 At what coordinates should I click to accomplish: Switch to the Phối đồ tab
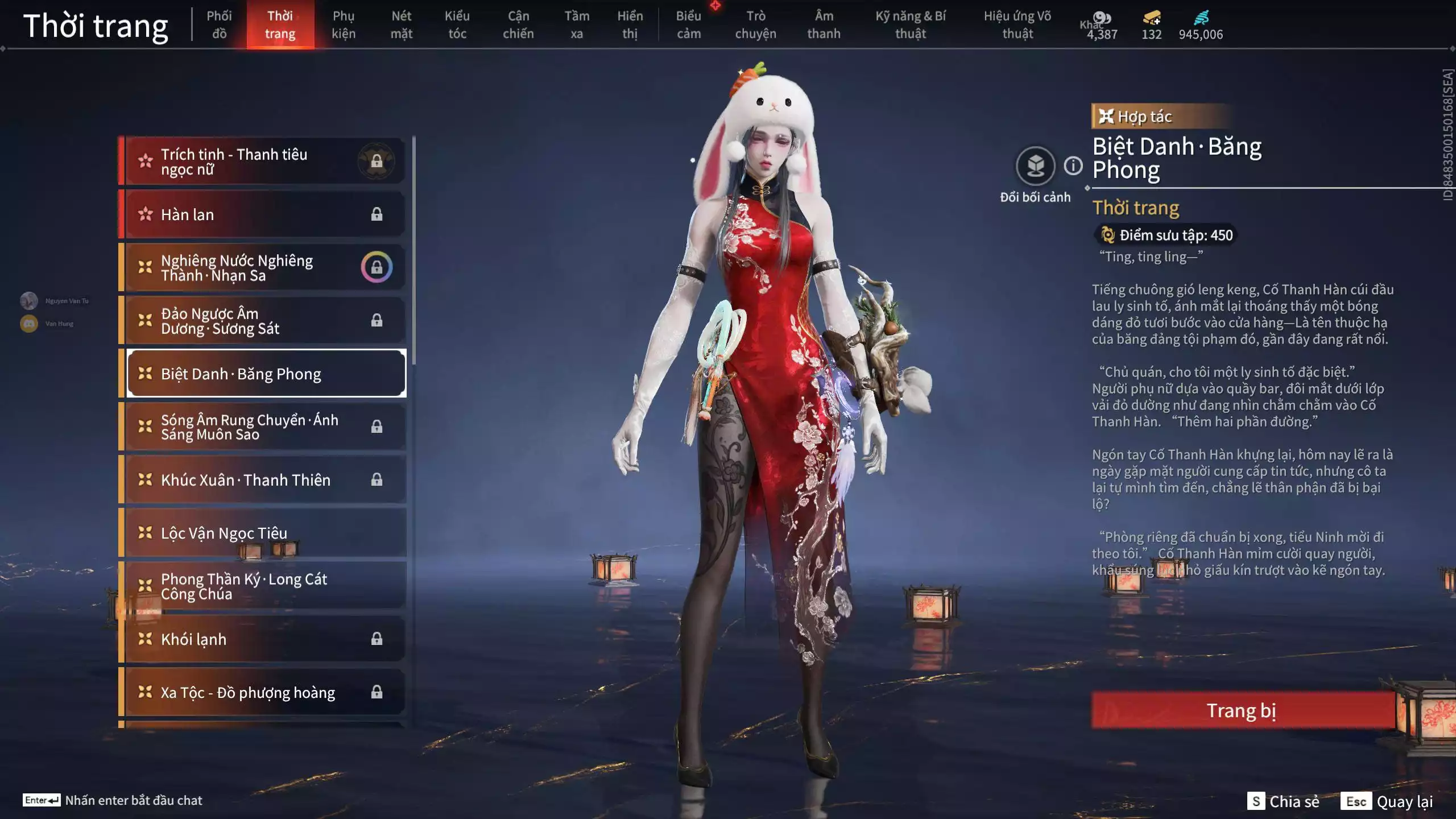tap(219, 24)
